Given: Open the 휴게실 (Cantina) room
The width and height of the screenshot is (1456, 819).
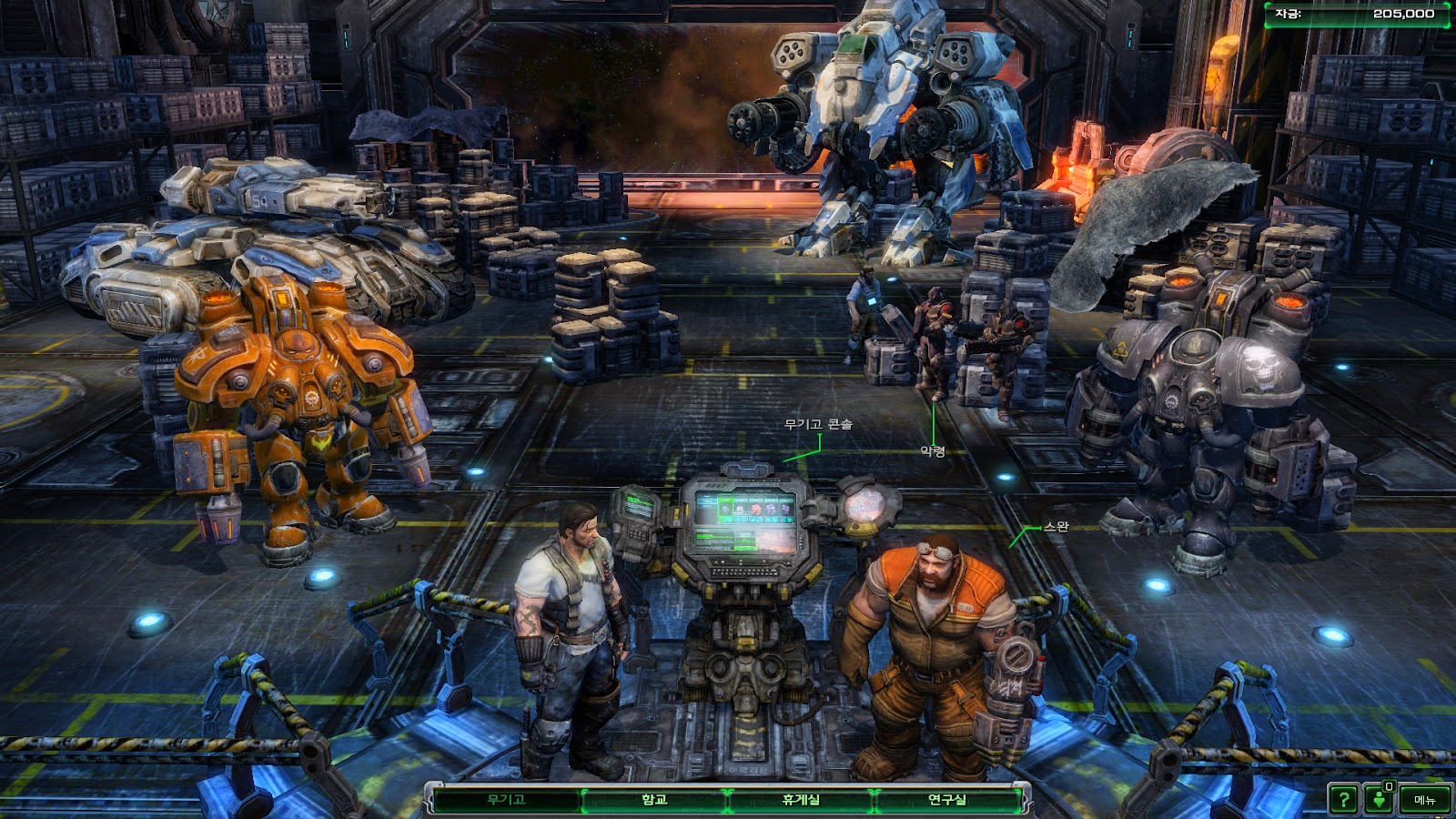Looking at the screenshot, I should point(801,800).
